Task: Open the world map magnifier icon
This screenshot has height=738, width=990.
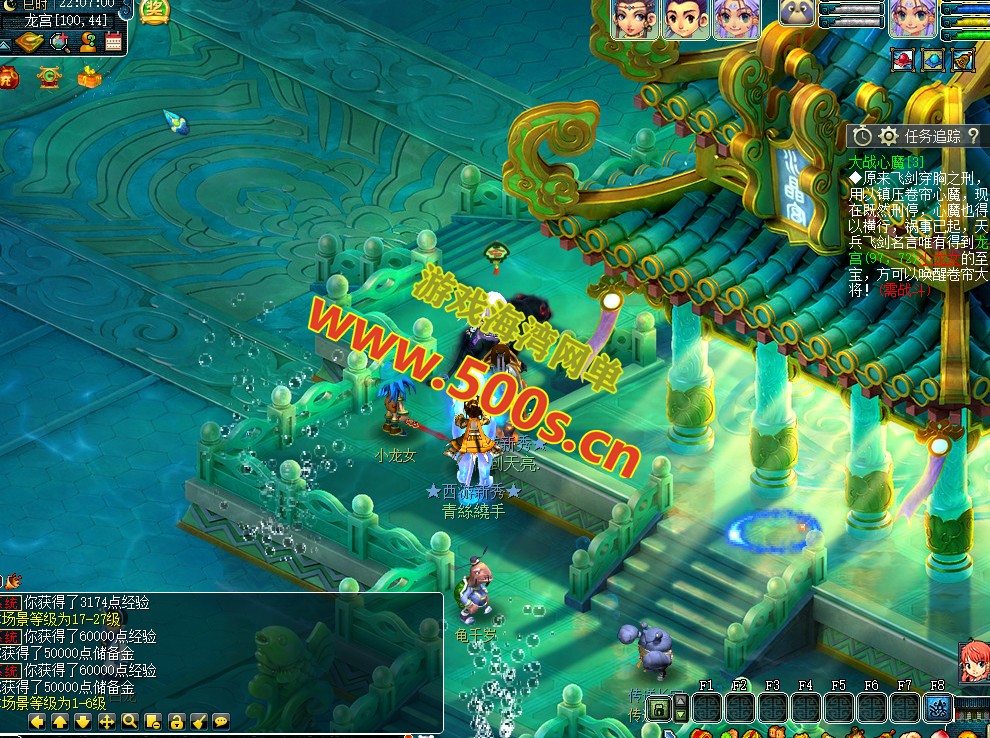Action: point(60,42)
